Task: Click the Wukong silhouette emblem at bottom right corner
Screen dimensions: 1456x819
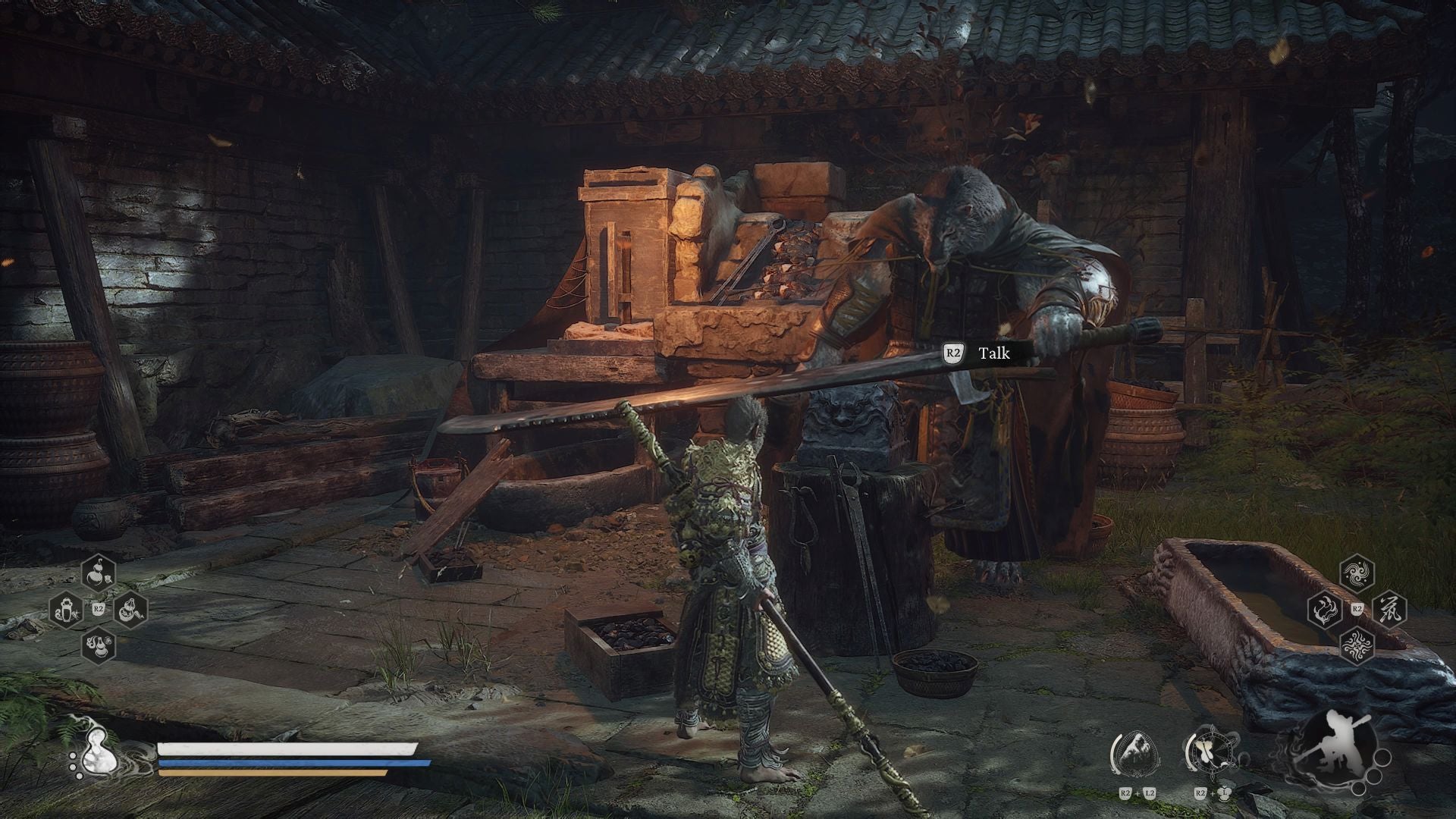Action: click(x=1336, y=743)
